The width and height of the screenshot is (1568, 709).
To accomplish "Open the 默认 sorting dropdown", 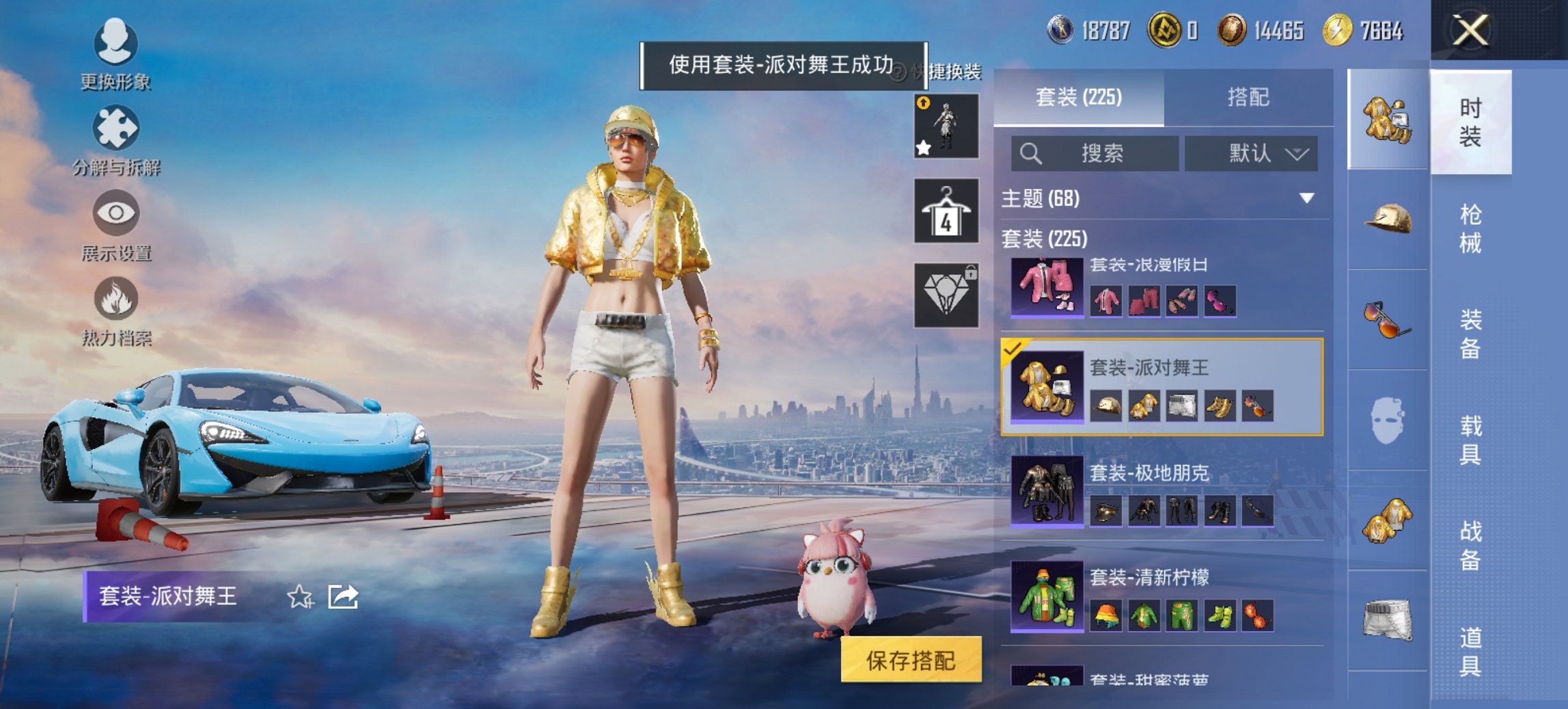I will pyautogui.click(x=1252, y=154).
